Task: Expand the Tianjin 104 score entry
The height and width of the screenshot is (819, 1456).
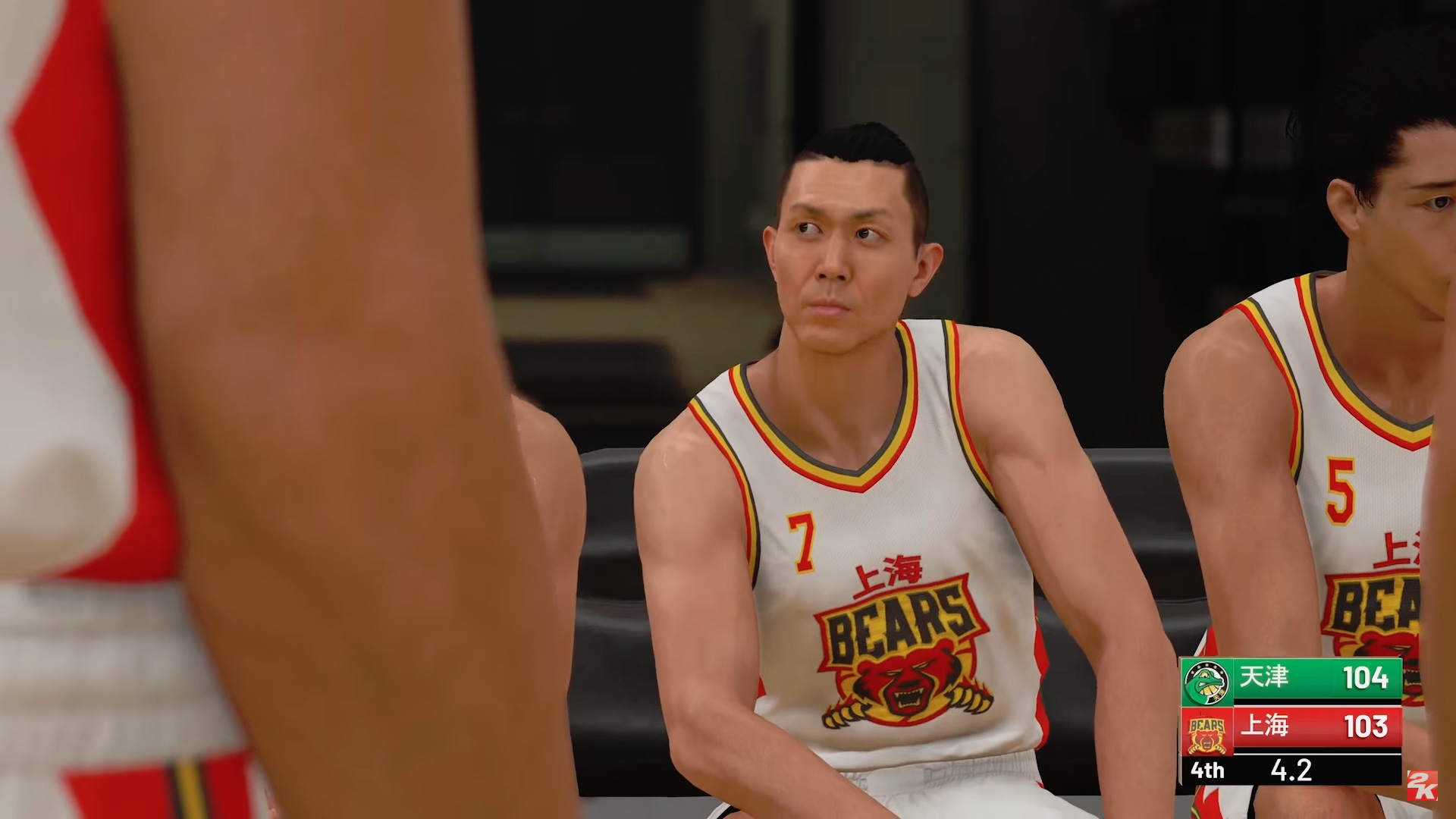Action: [1365, 677]
